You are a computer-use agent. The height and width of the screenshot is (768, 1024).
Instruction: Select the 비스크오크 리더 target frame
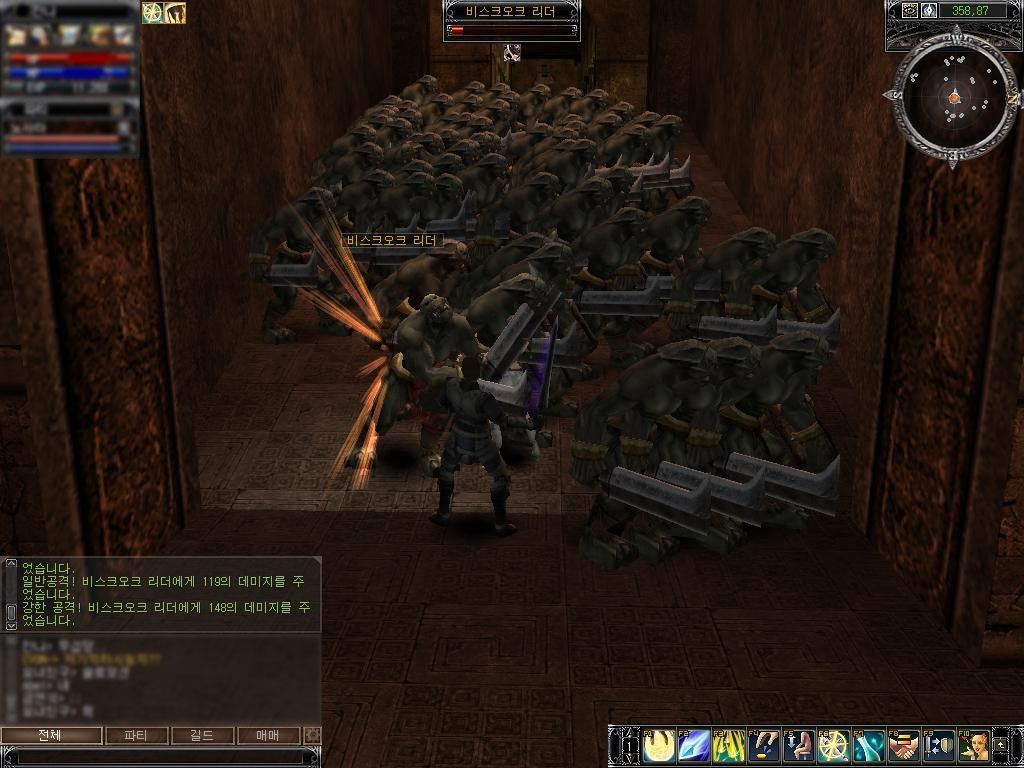(512, 21)
